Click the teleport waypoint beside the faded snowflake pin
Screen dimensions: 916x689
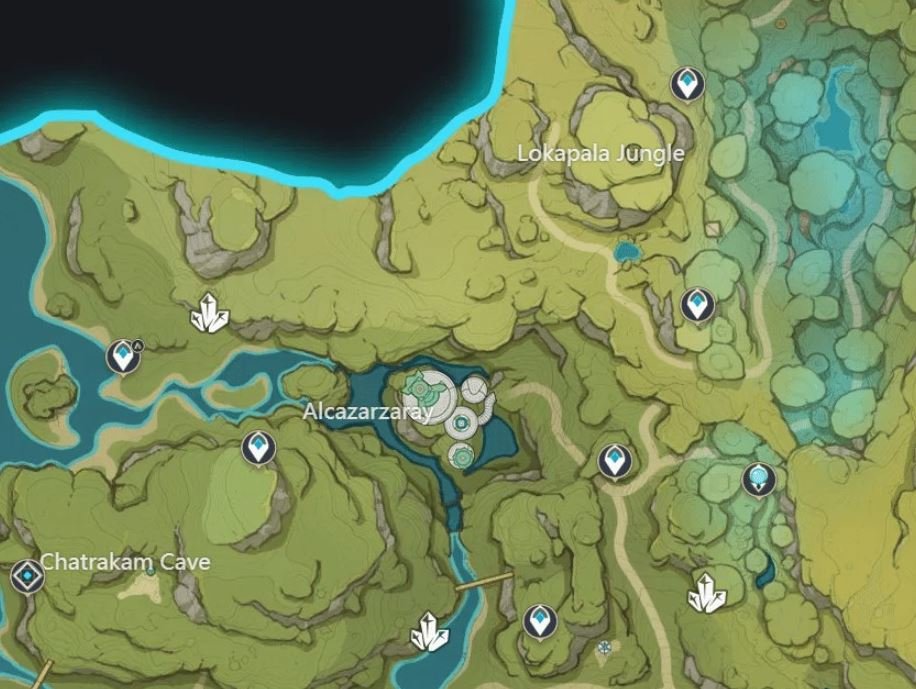click(540, 620)
